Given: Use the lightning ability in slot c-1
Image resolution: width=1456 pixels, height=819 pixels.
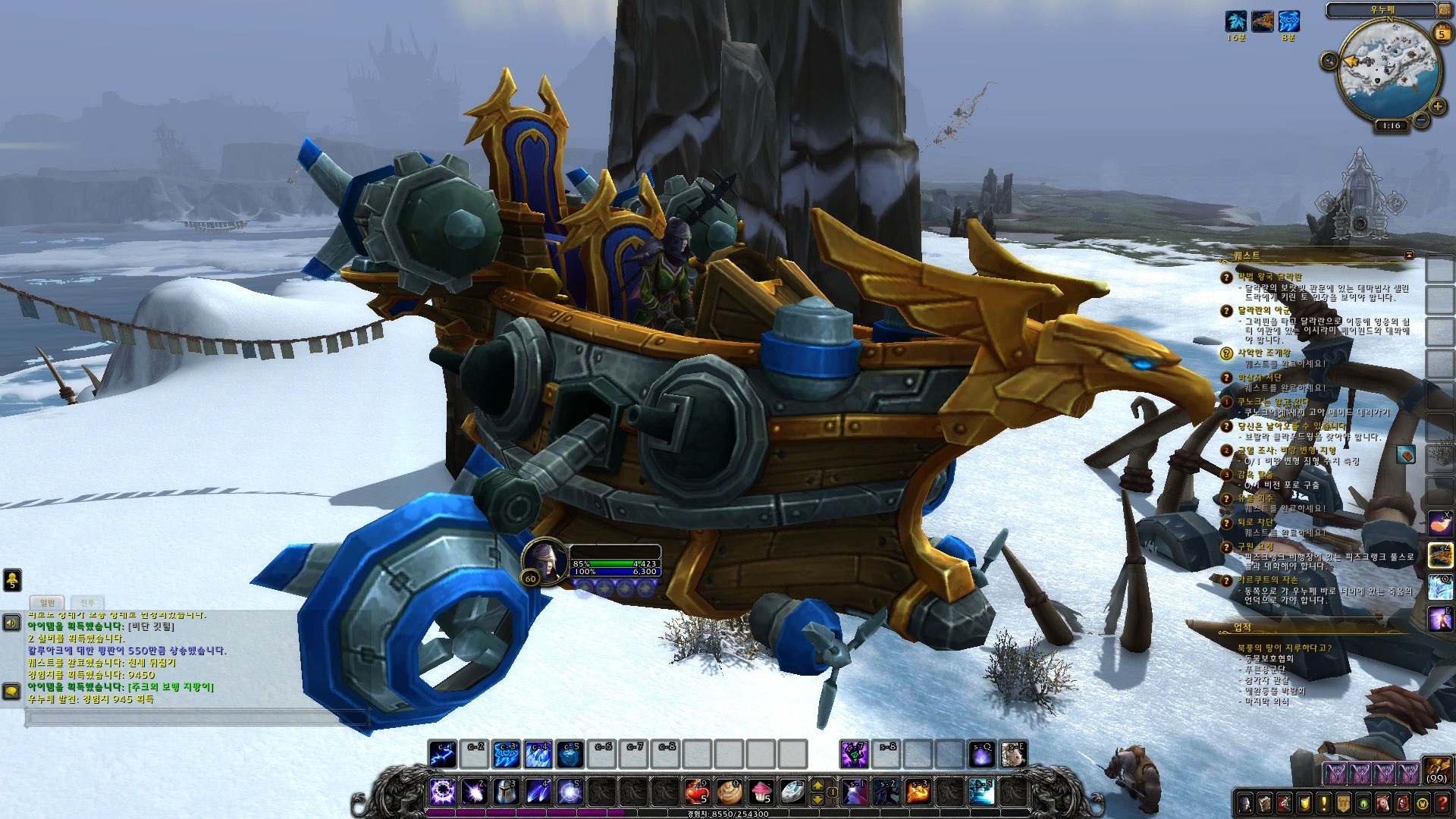Looking at the screenshot, I should click(x=442, y=755).
